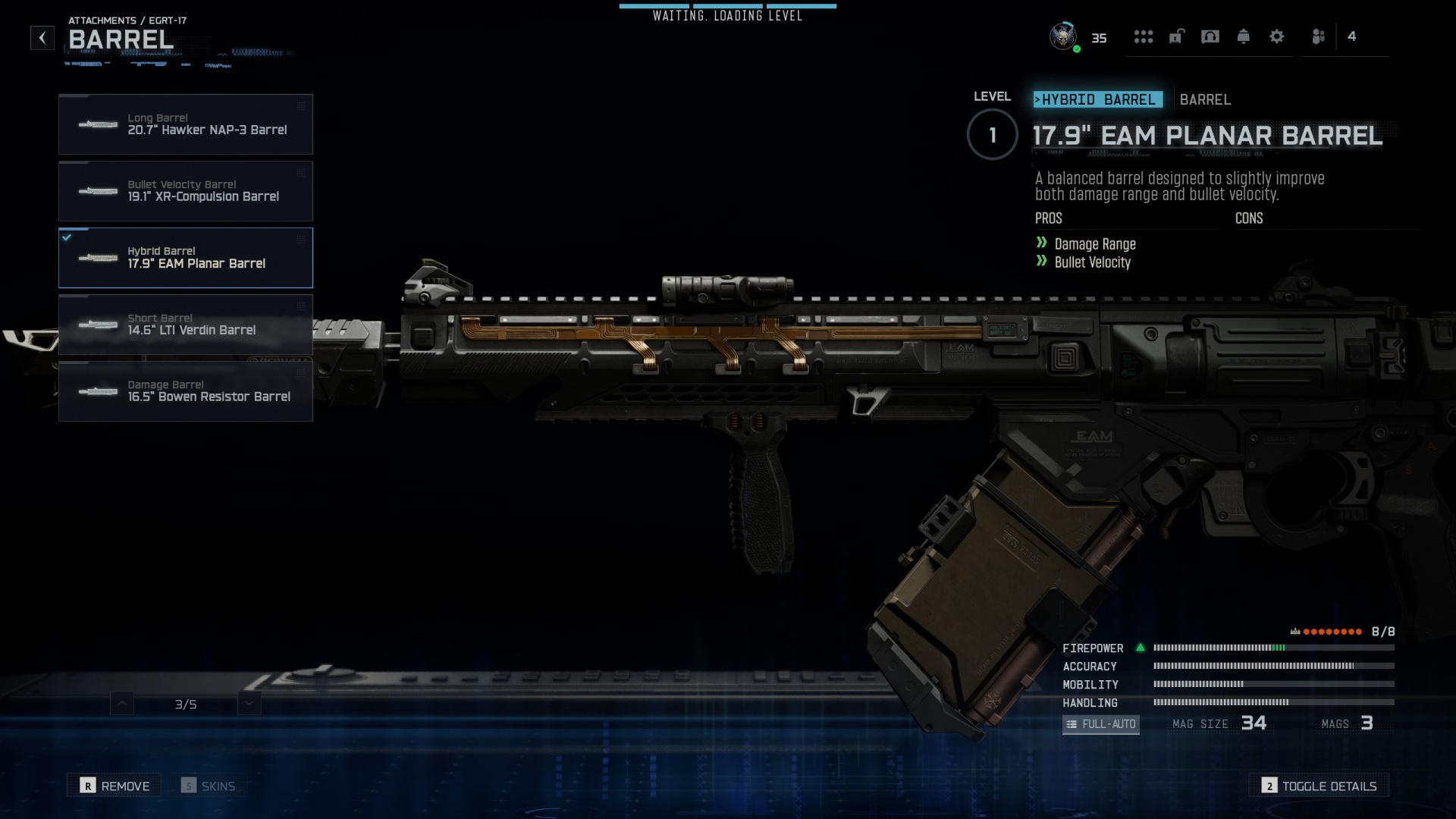Screen dimensions: 1456x819
Task: Select the 14.6" LTI Verdin Barrel
Action: pos(185,325)
